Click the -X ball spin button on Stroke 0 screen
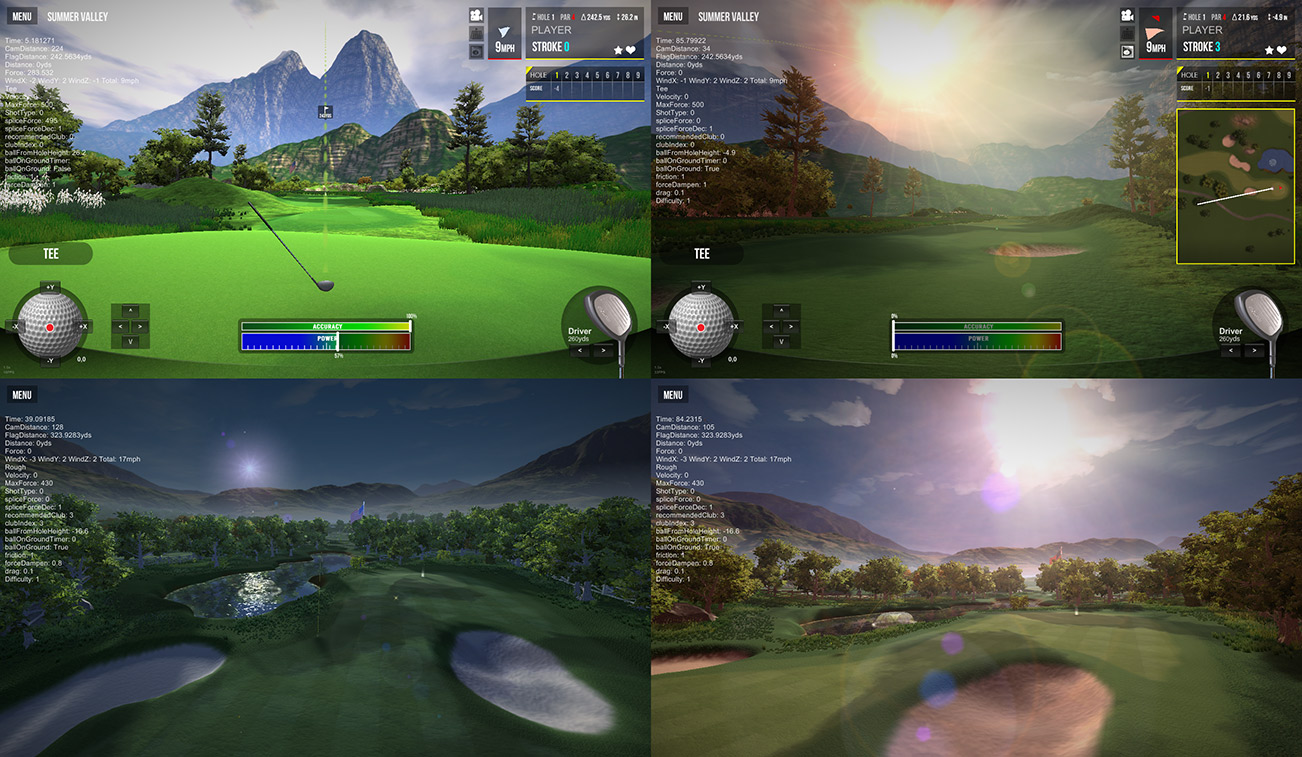Image resolution: width=1302 pixels, height=757 pixels. (14, 326)
